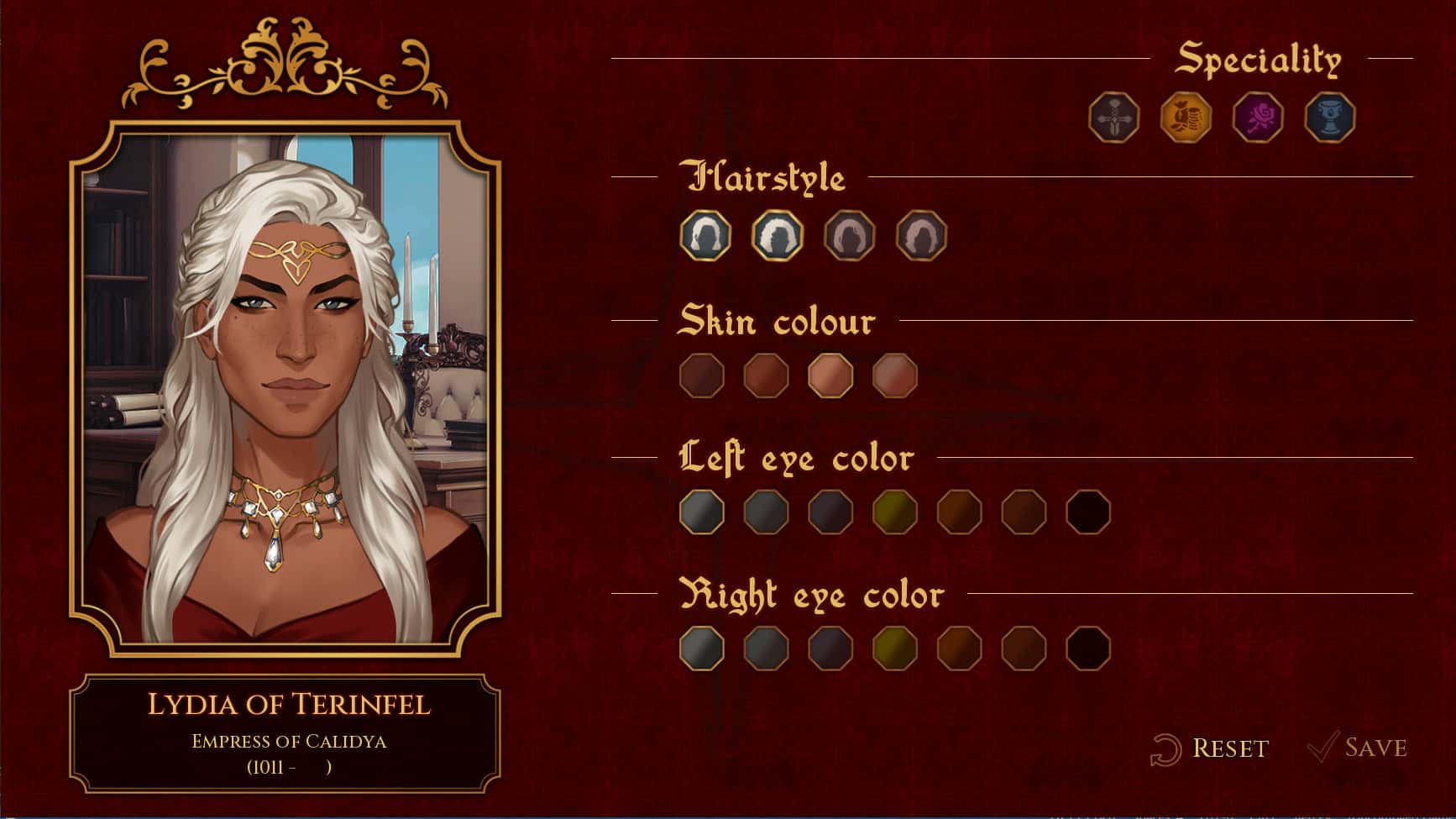
Task: Choose the gold coins speciality
Action: [x=1184, y=118]
